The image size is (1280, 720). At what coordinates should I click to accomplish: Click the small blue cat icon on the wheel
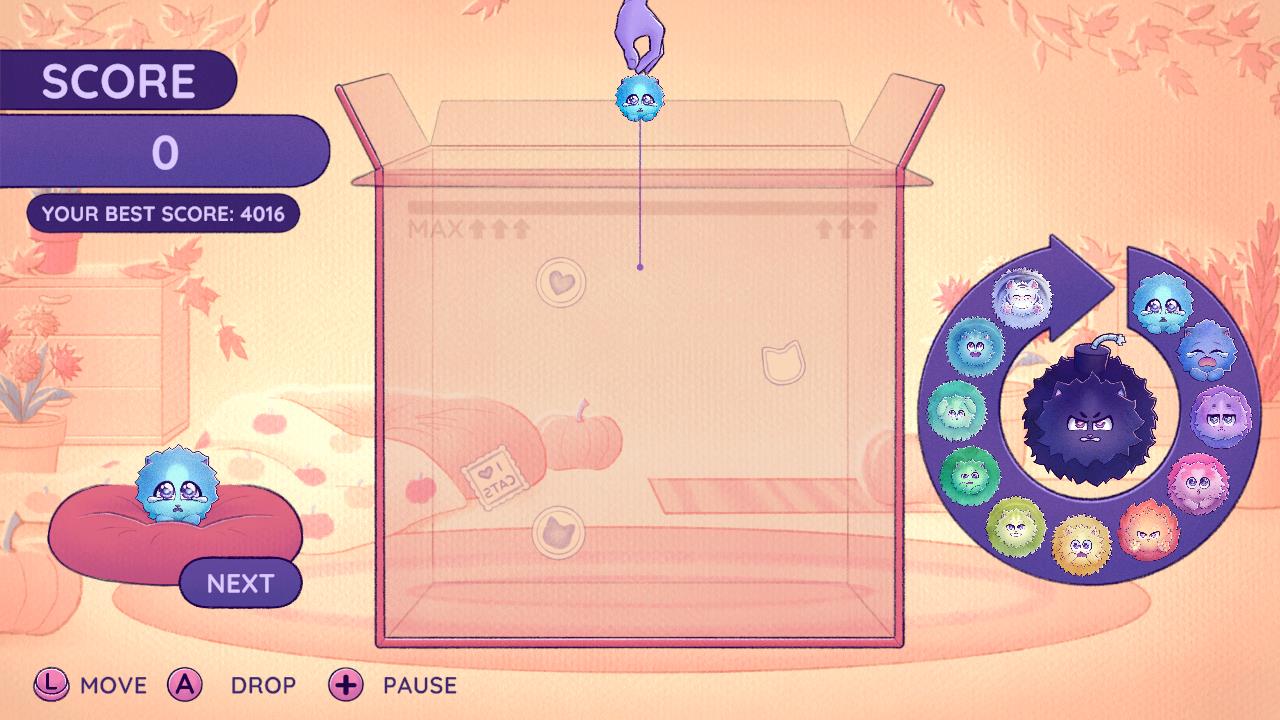tap(1159, 303)
